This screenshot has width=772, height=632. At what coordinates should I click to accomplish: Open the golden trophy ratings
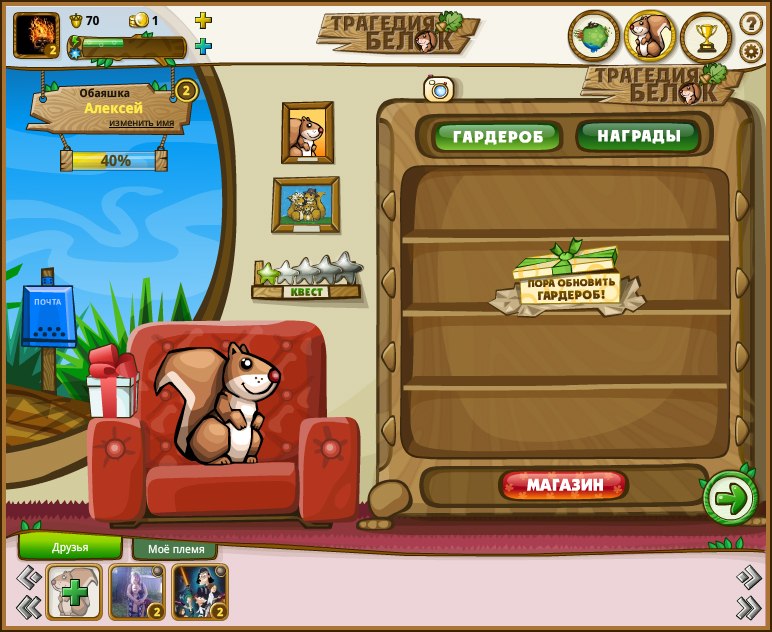(706, 38)
